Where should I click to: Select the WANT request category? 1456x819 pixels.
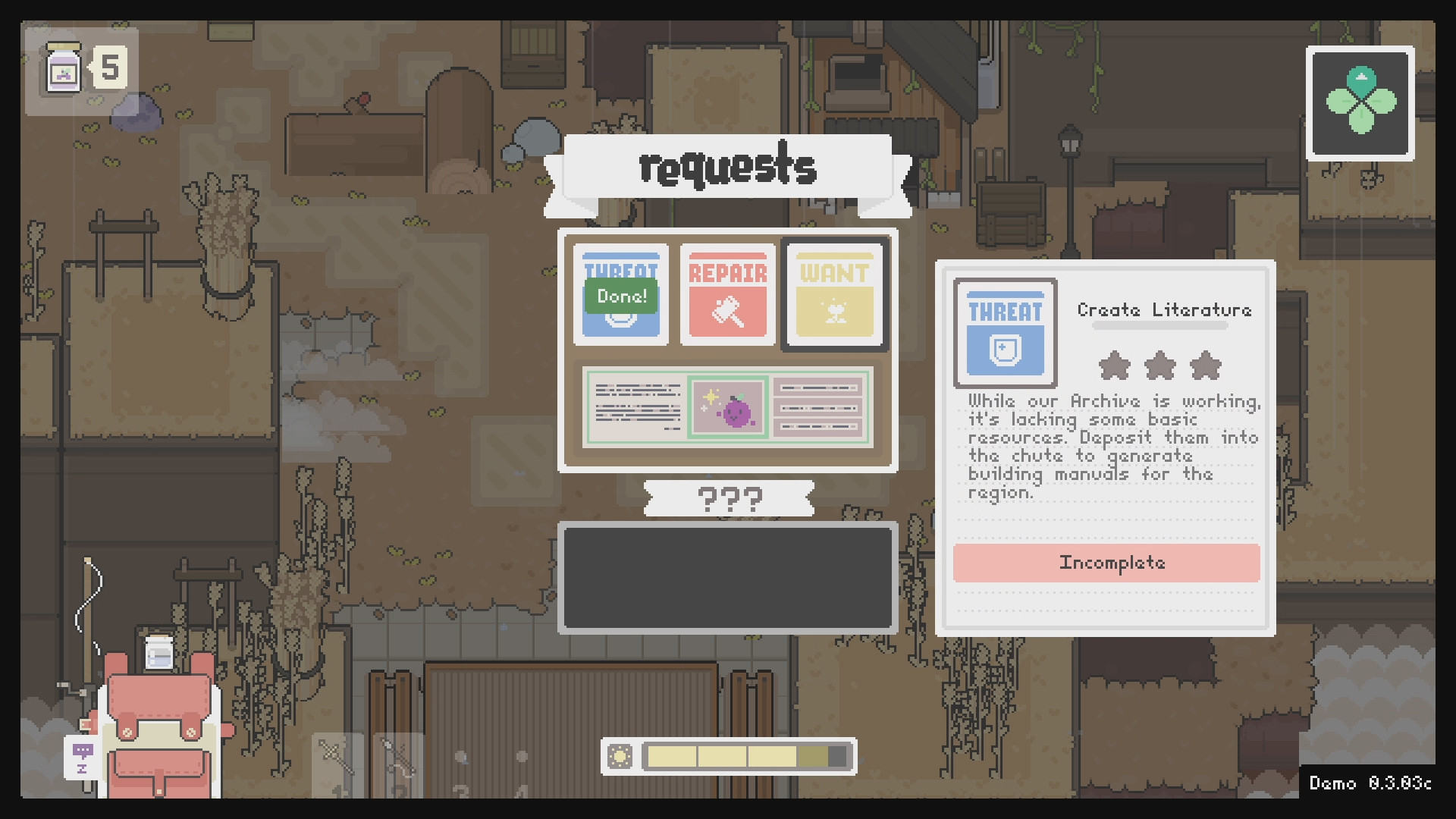click(x=834, y=293)
